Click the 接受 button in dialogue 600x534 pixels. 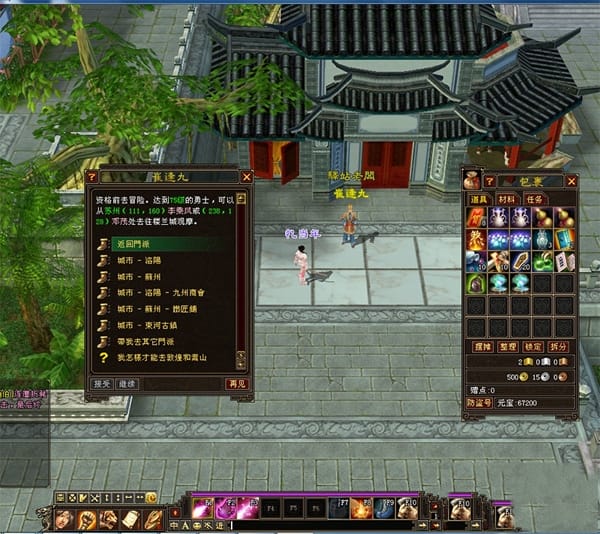point(102,383)
